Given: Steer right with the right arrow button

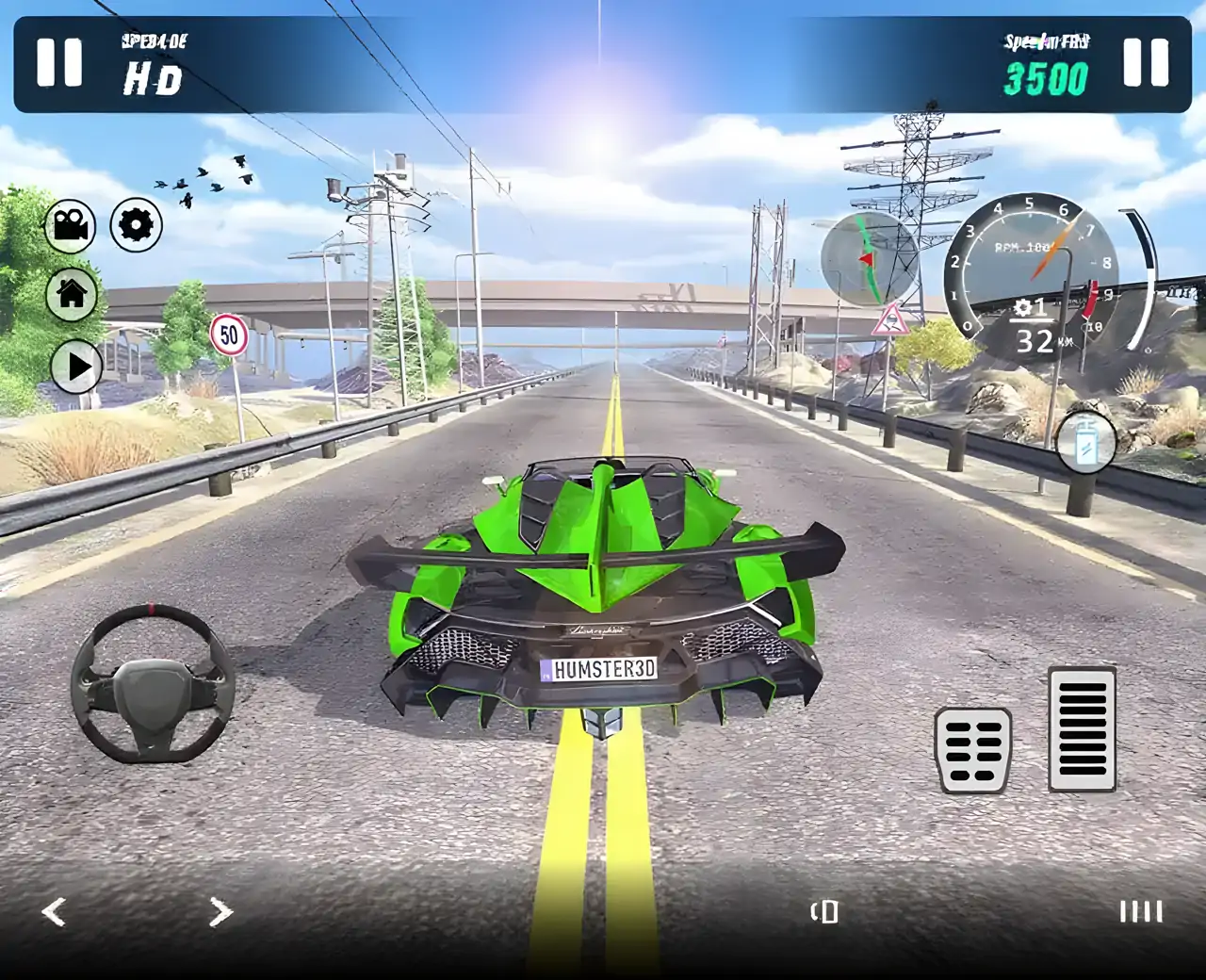Looking at the screenshot, I should click(220, 912).
